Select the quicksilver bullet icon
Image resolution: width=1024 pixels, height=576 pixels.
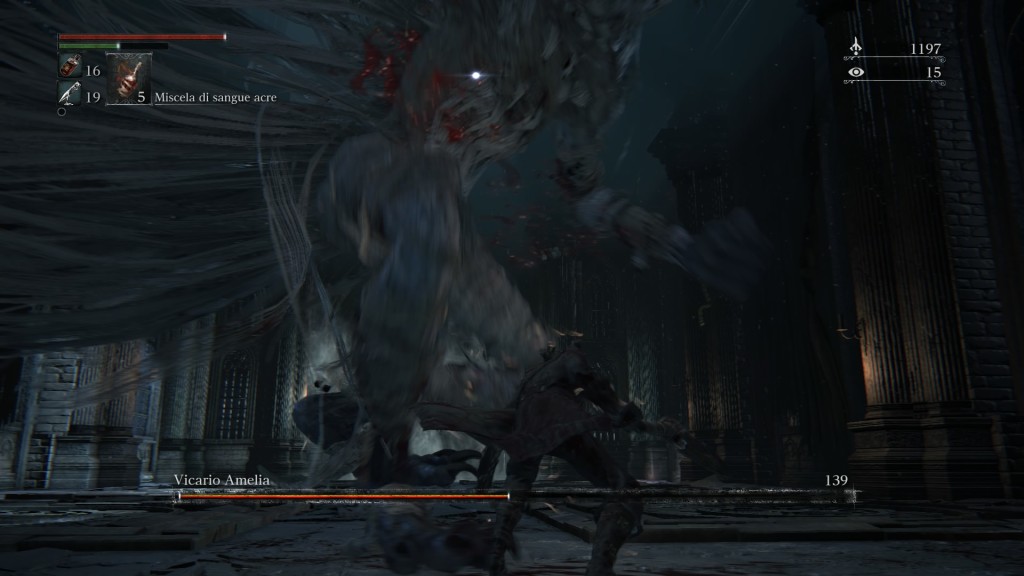click(69, 94)
